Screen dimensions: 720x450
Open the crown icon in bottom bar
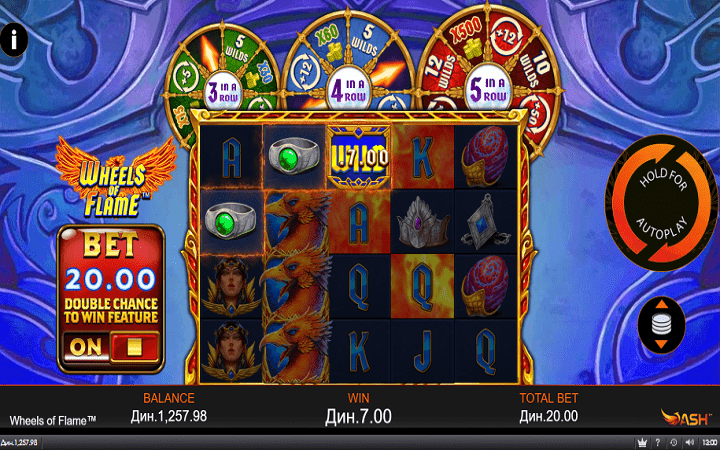(642, 442)
